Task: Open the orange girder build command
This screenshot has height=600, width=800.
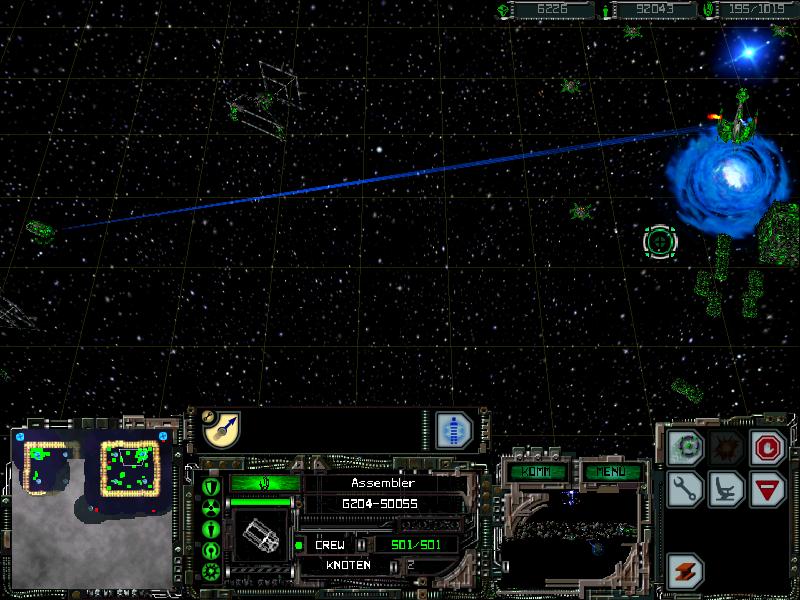Action: (x=686, y=571)
